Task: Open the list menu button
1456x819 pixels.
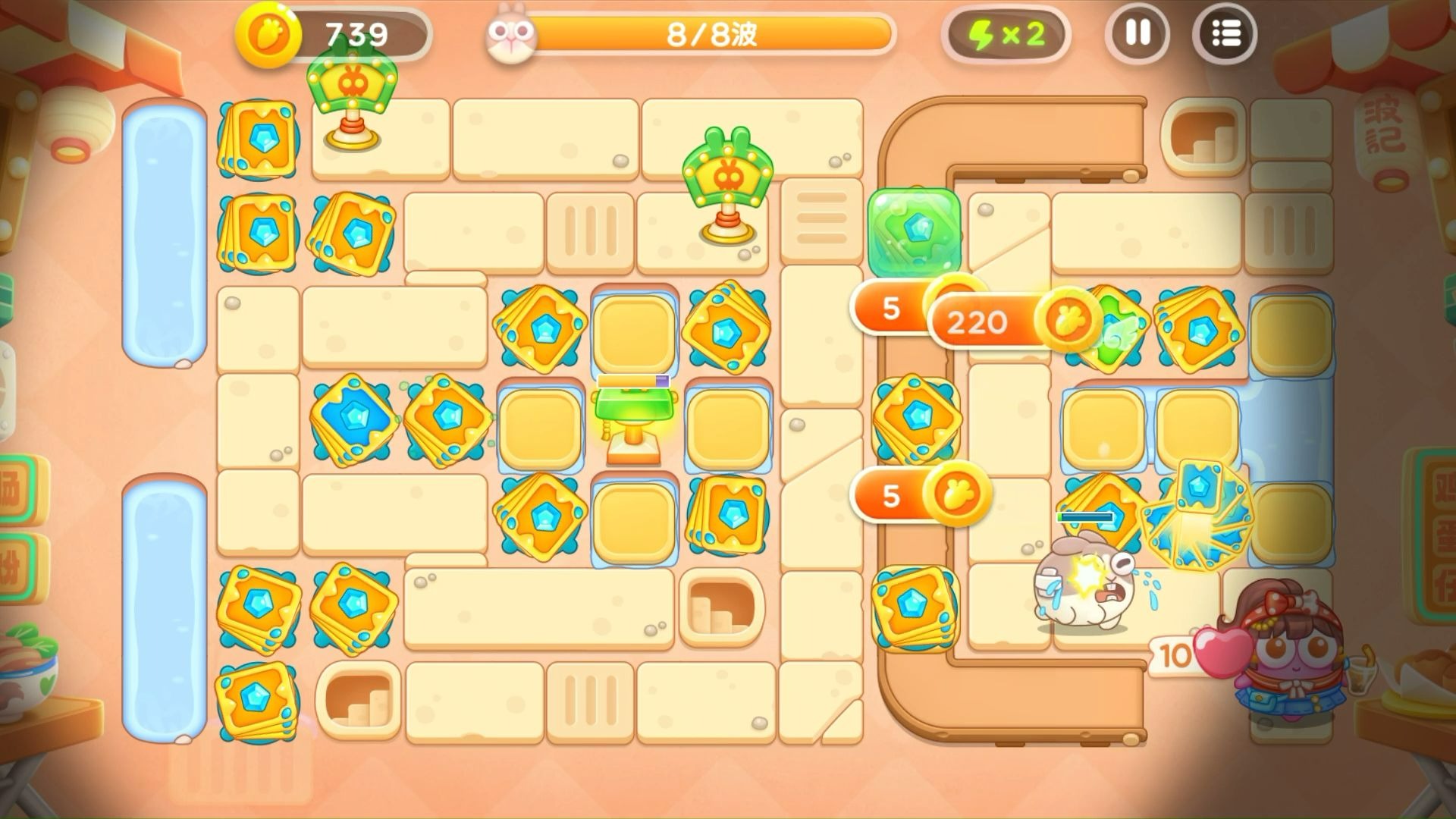Action: click(x=1225, y=34)
